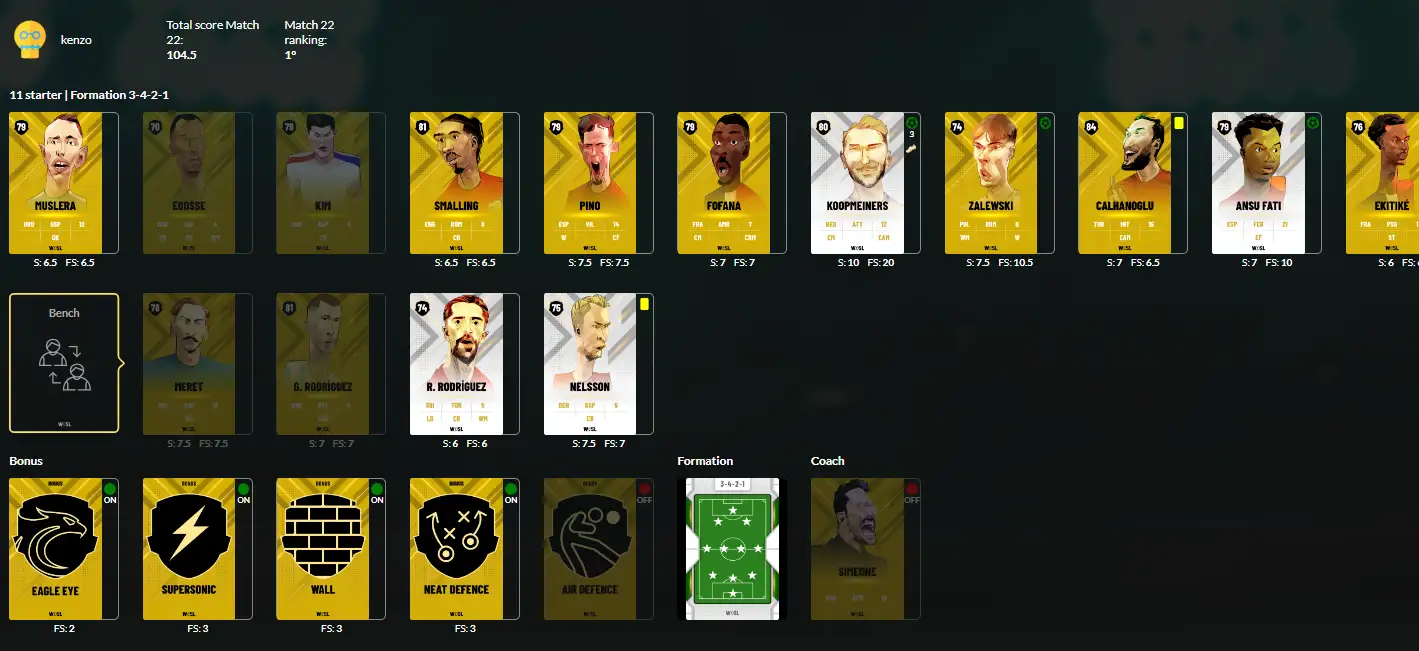Select the Eagle Eye bonus card
This screenshot has height=651, width=1419.
[x=56, y=548]
